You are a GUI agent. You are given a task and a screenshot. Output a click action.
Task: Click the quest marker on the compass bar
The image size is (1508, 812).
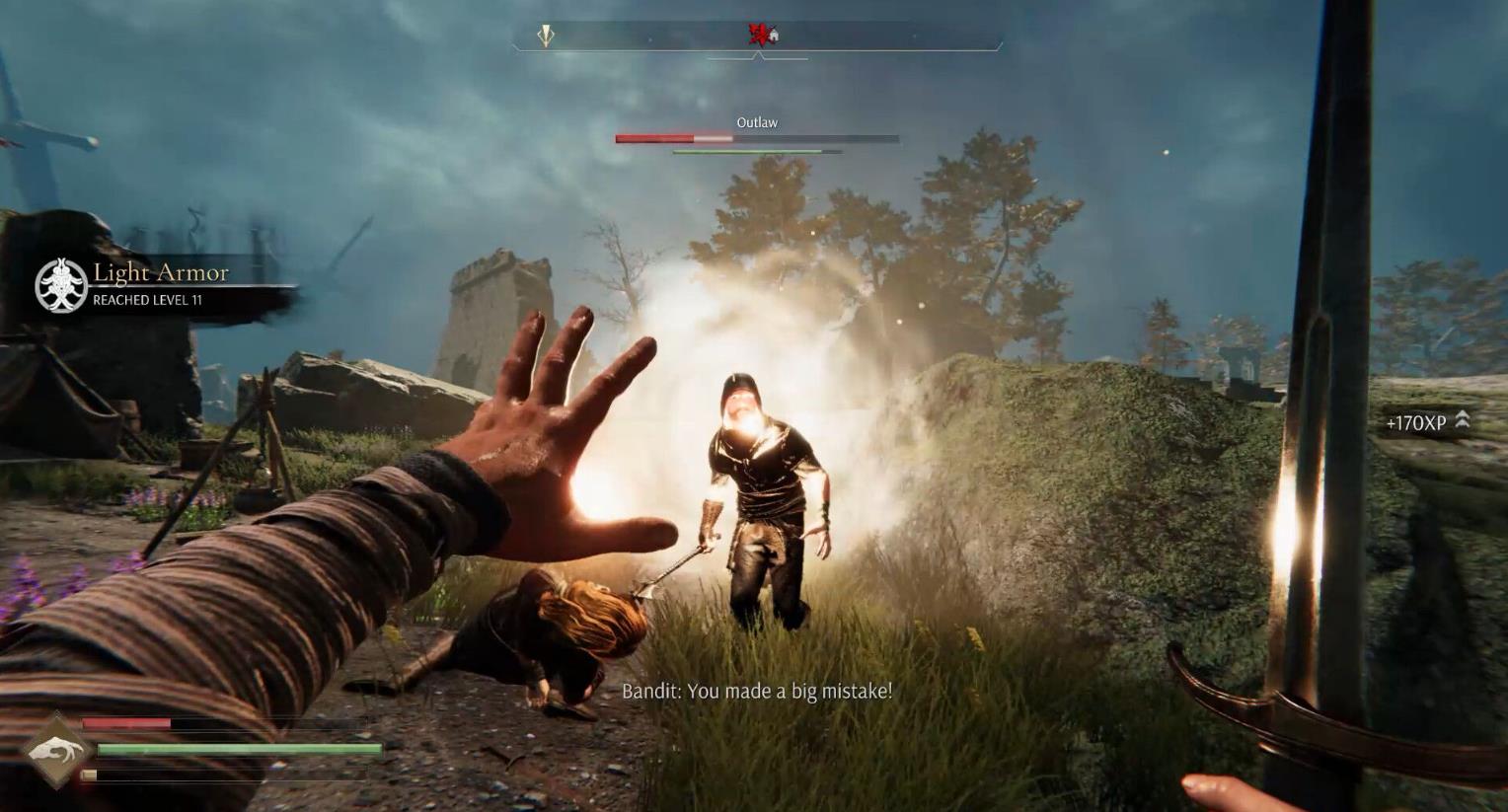(546, 37)
